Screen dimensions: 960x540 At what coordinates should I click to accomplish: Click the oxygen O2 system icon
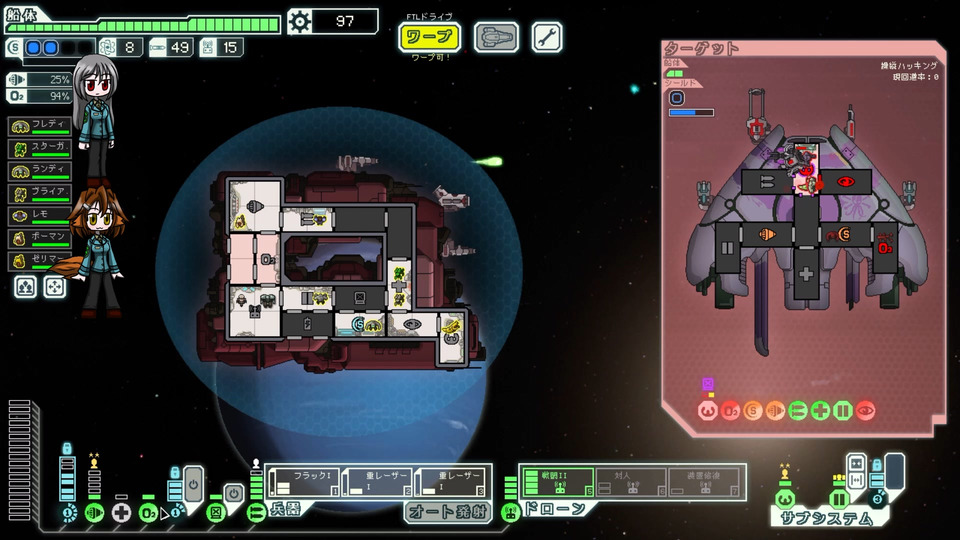click(x=148, y=513)
